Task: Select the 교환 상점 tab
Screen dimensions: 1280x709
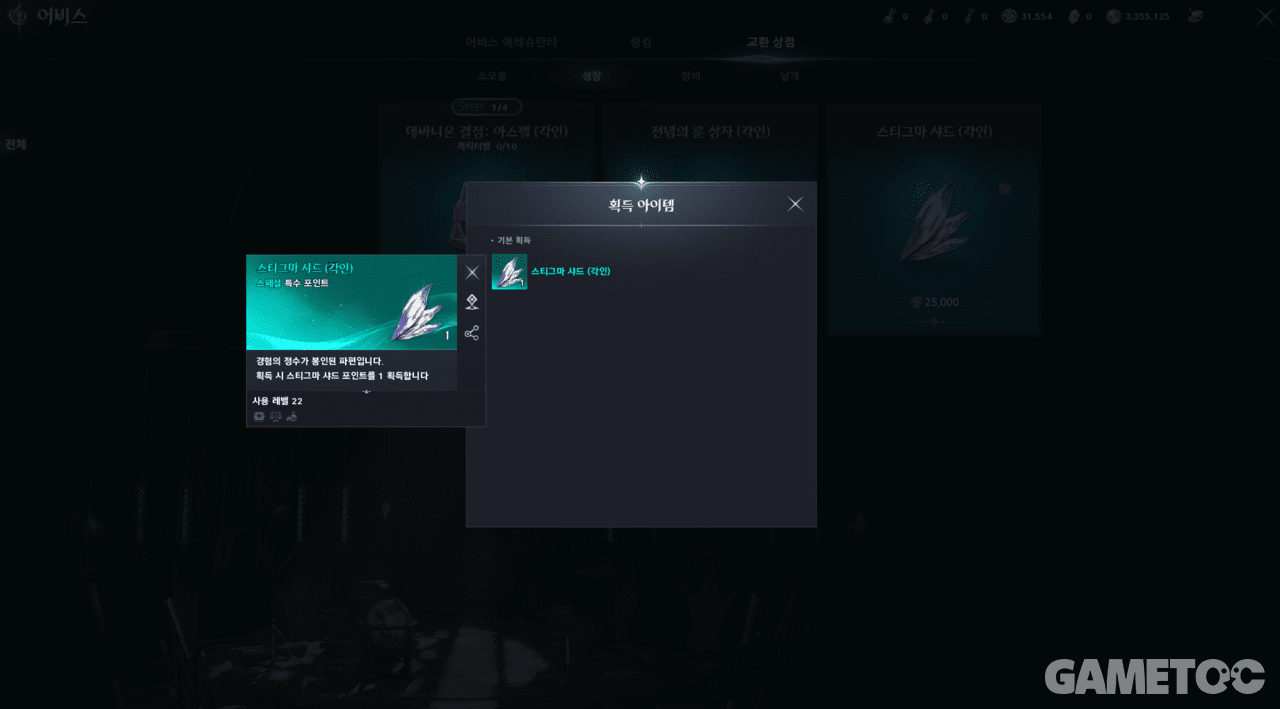Action: (771, 43)
